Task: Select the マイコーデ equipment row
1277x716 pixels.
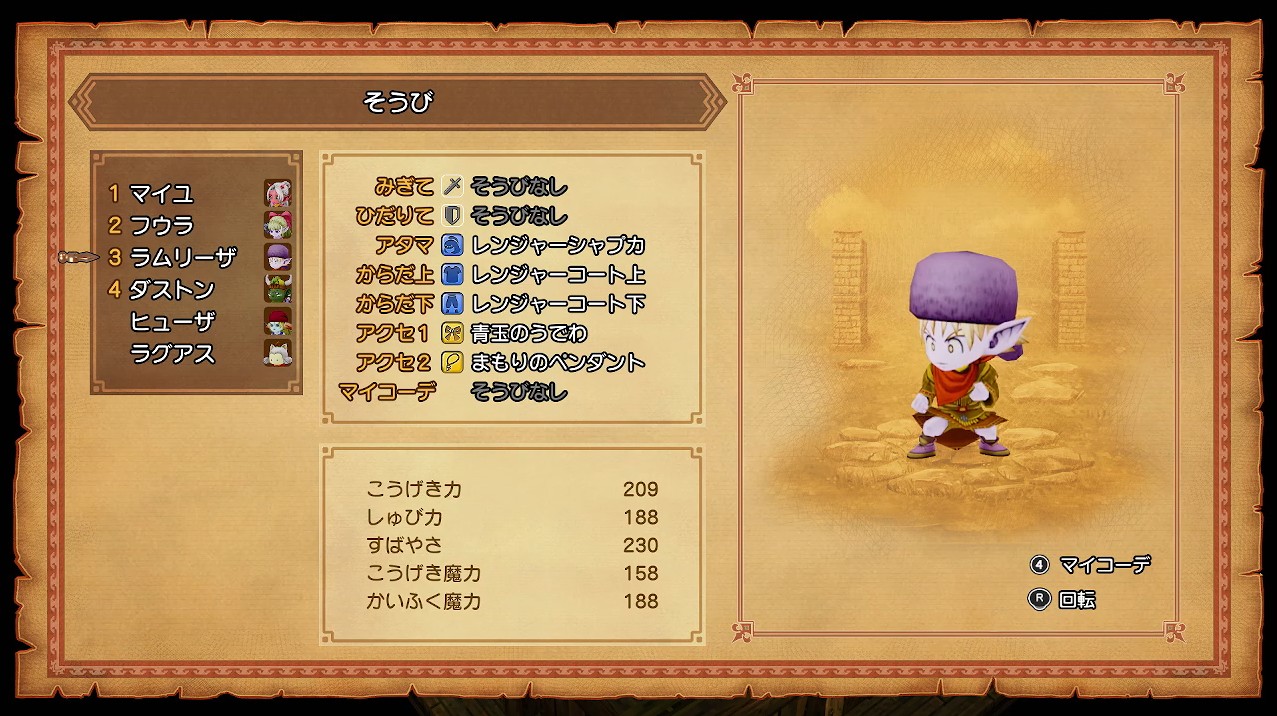Action: pos(518,392)
